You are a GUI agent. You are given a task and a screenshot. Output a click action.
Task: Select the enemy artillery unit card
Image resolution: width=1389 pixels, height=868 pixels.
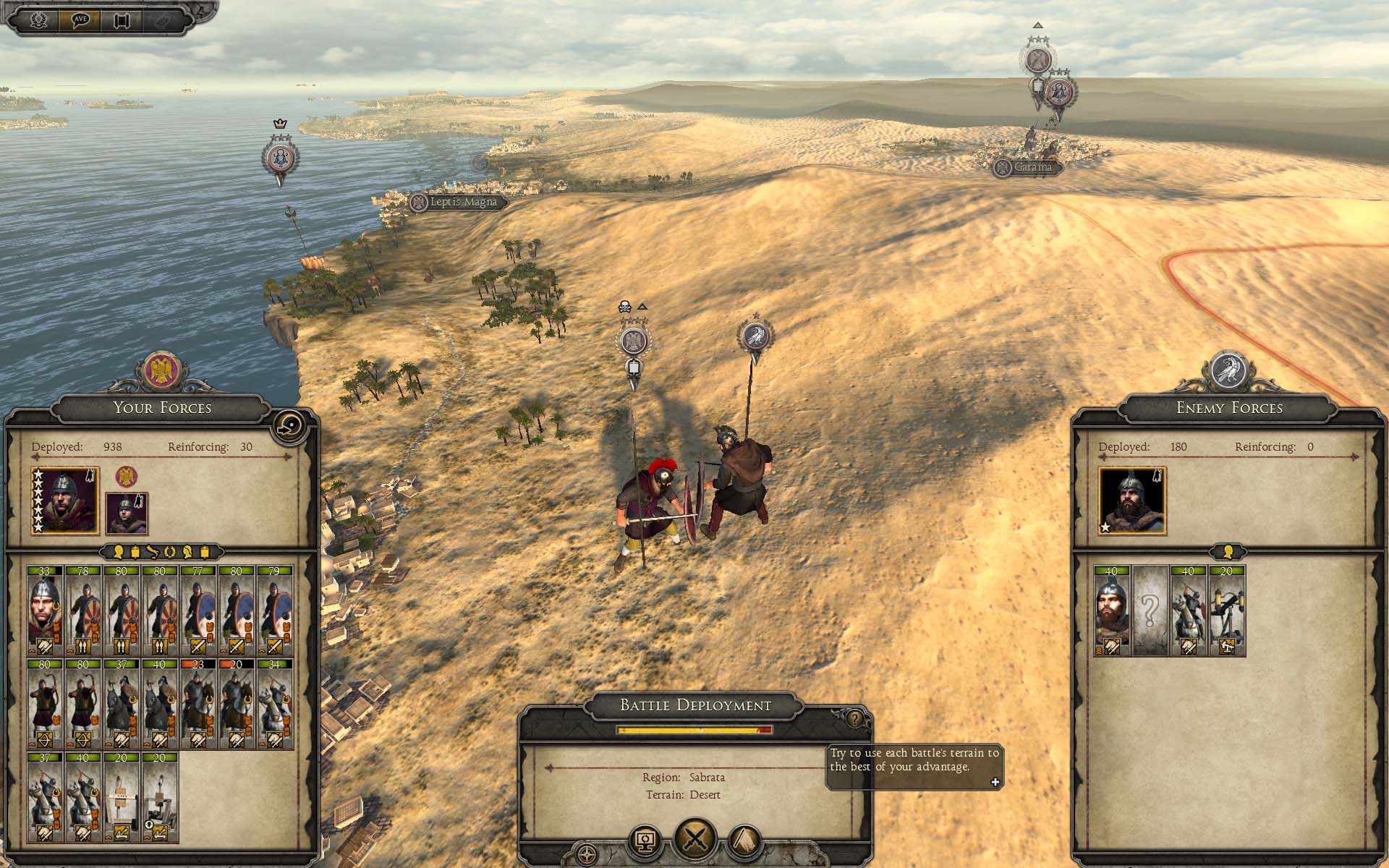click(x=1227, y=611)
